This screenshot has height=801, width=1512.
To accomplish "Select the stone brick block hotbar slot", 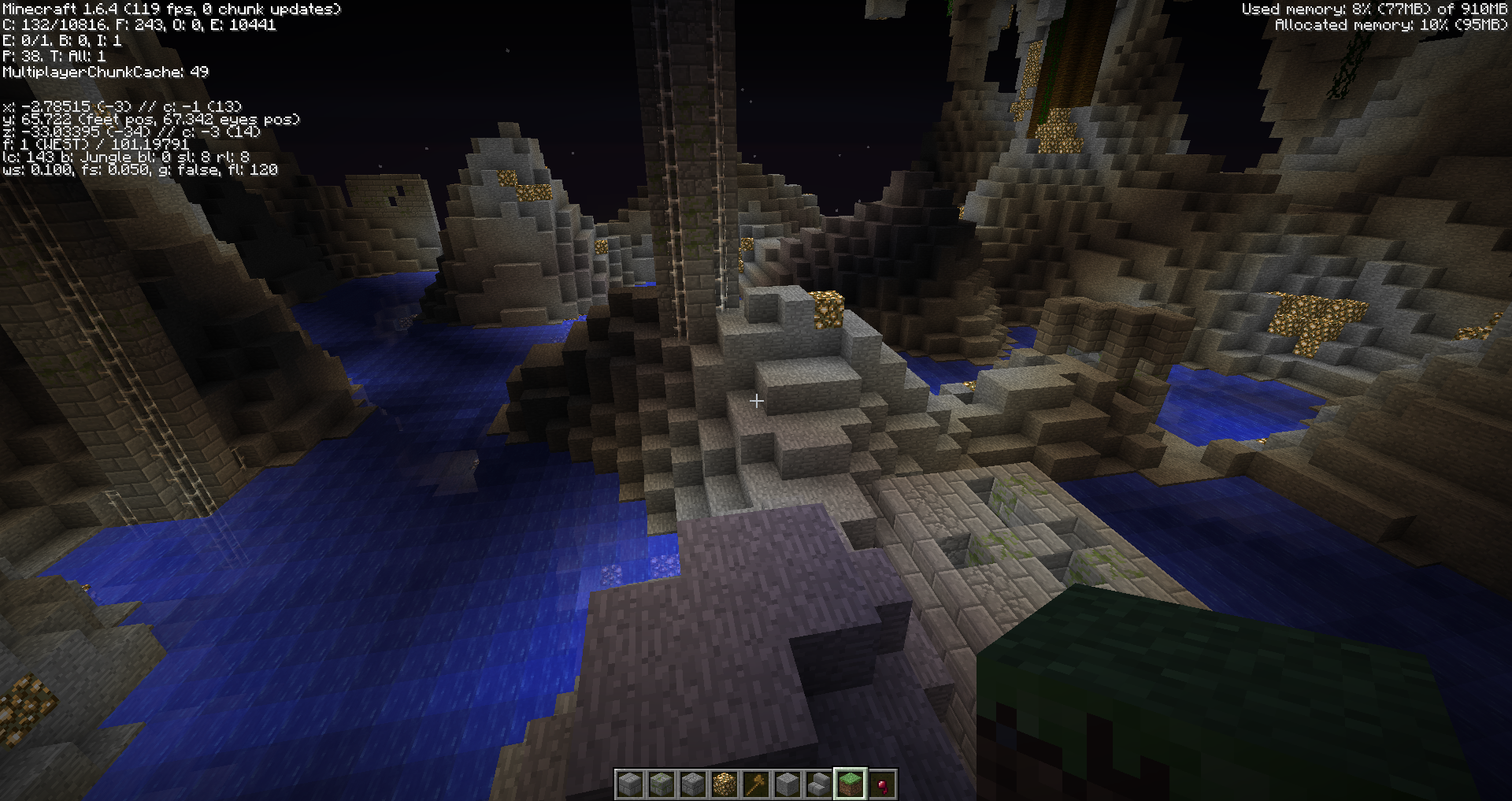I will click(x=630, y=784).
